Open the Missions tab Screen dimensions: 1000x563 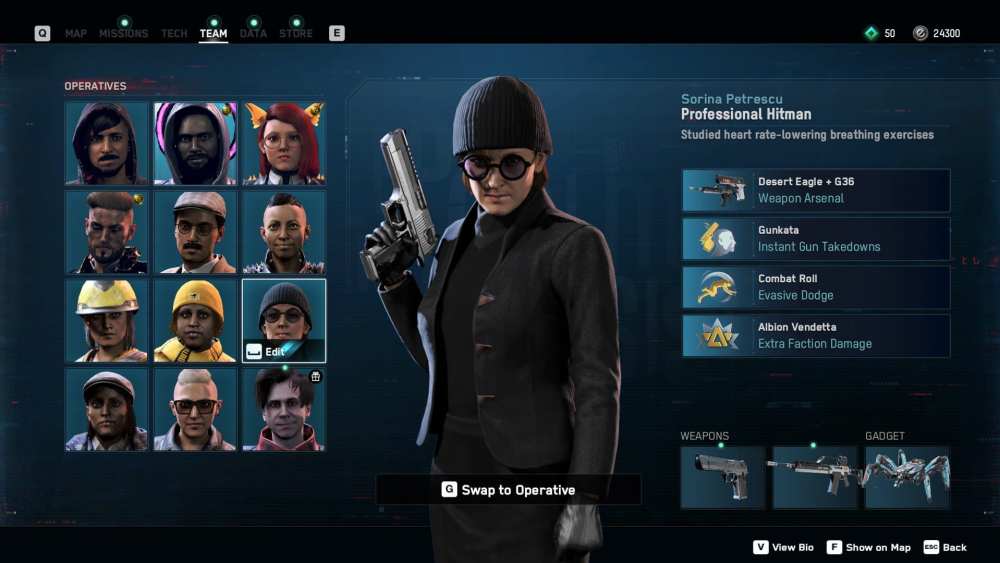pyautogui.click(x=123, y=34)
